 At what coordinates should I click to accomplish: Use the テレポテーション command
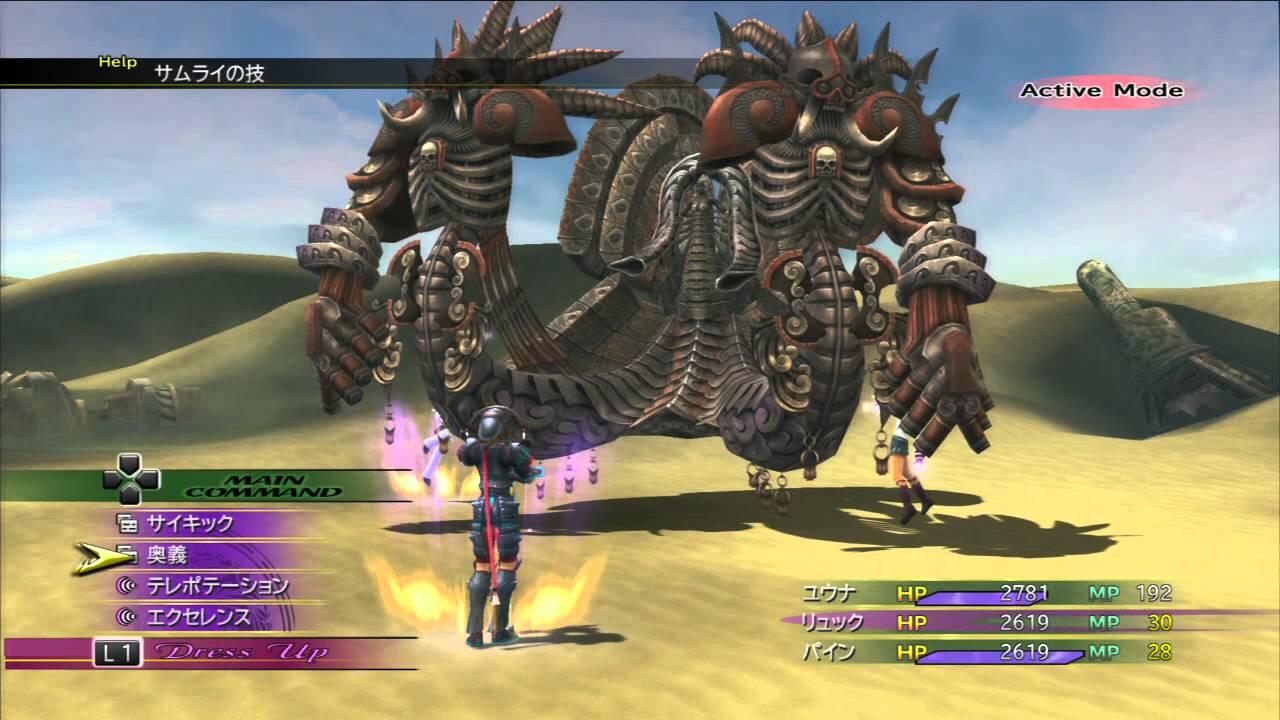tap(217, 585)
